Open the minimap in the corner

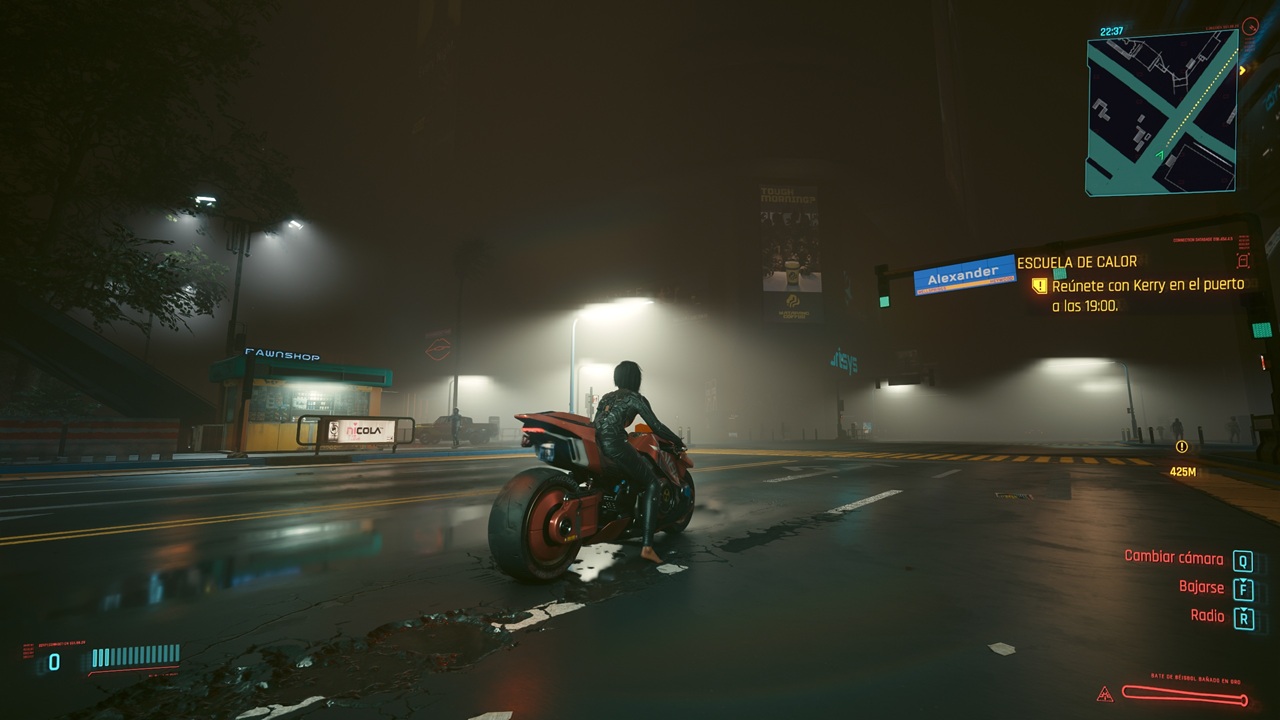[1161, 112]
